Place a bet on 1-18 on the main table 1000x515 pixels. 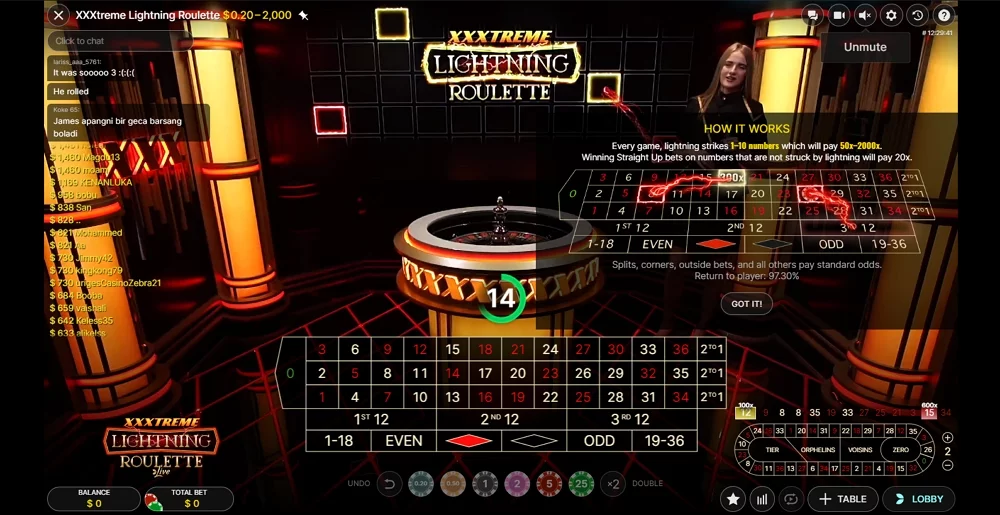[x=338, y=440]
